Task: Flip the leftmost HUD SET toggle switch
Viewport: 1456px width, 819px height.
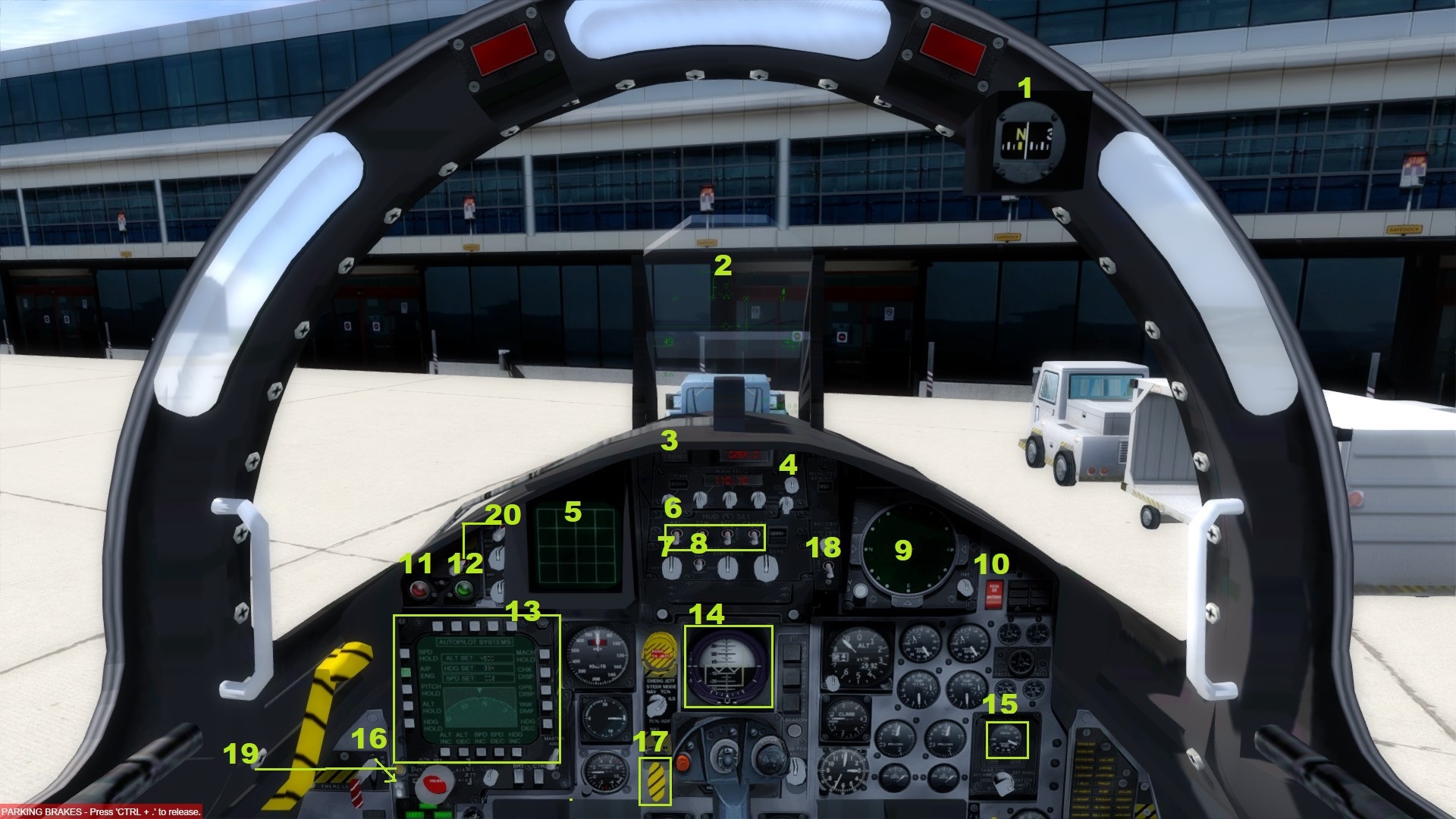Action: pos(676,536)
